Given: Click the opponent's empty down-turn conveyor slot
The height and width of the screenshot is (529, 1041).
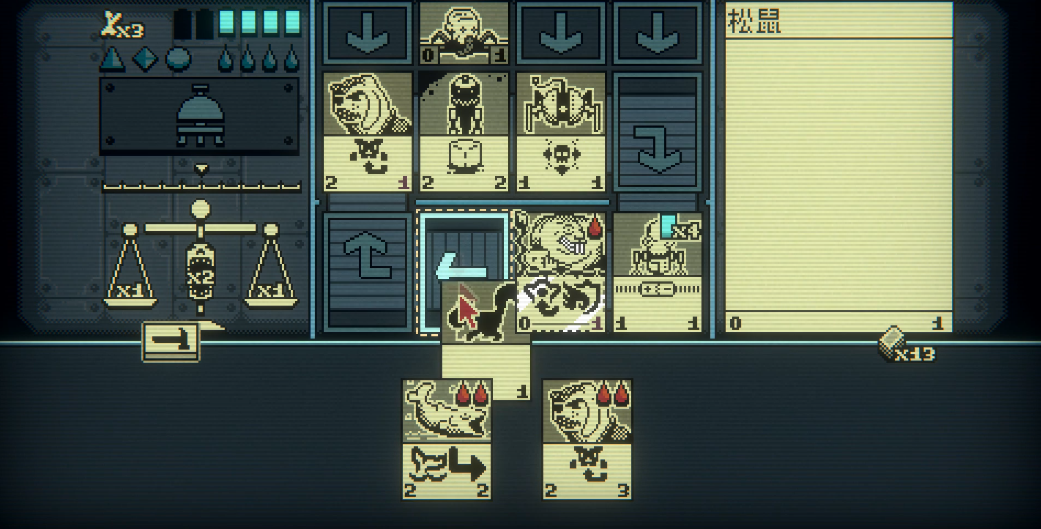Looking at the screenshot, I should [657, 130].
